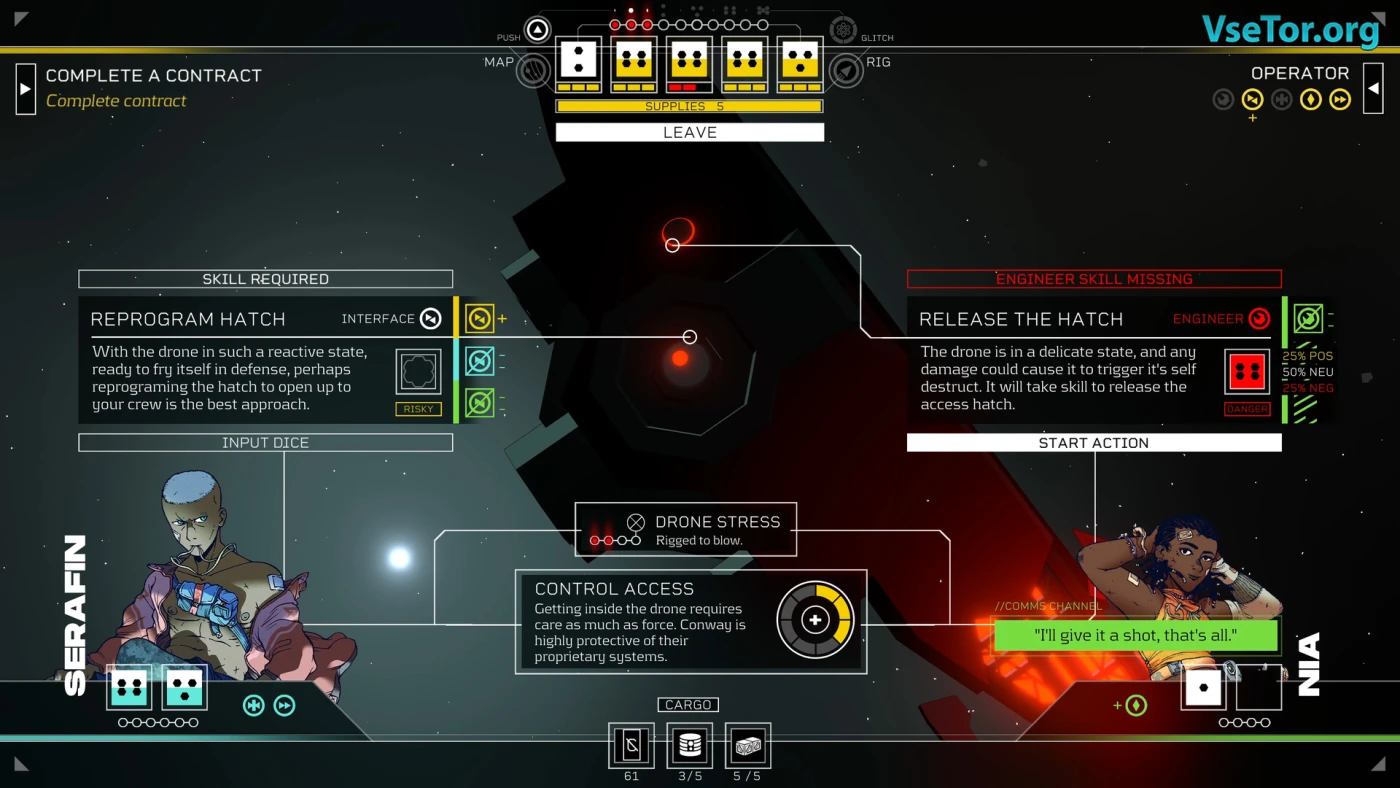Image resolution: width=1400 pixels, height=788 pixels.
Task: Start the Release the Hatch action
Action: [1093, 443]
